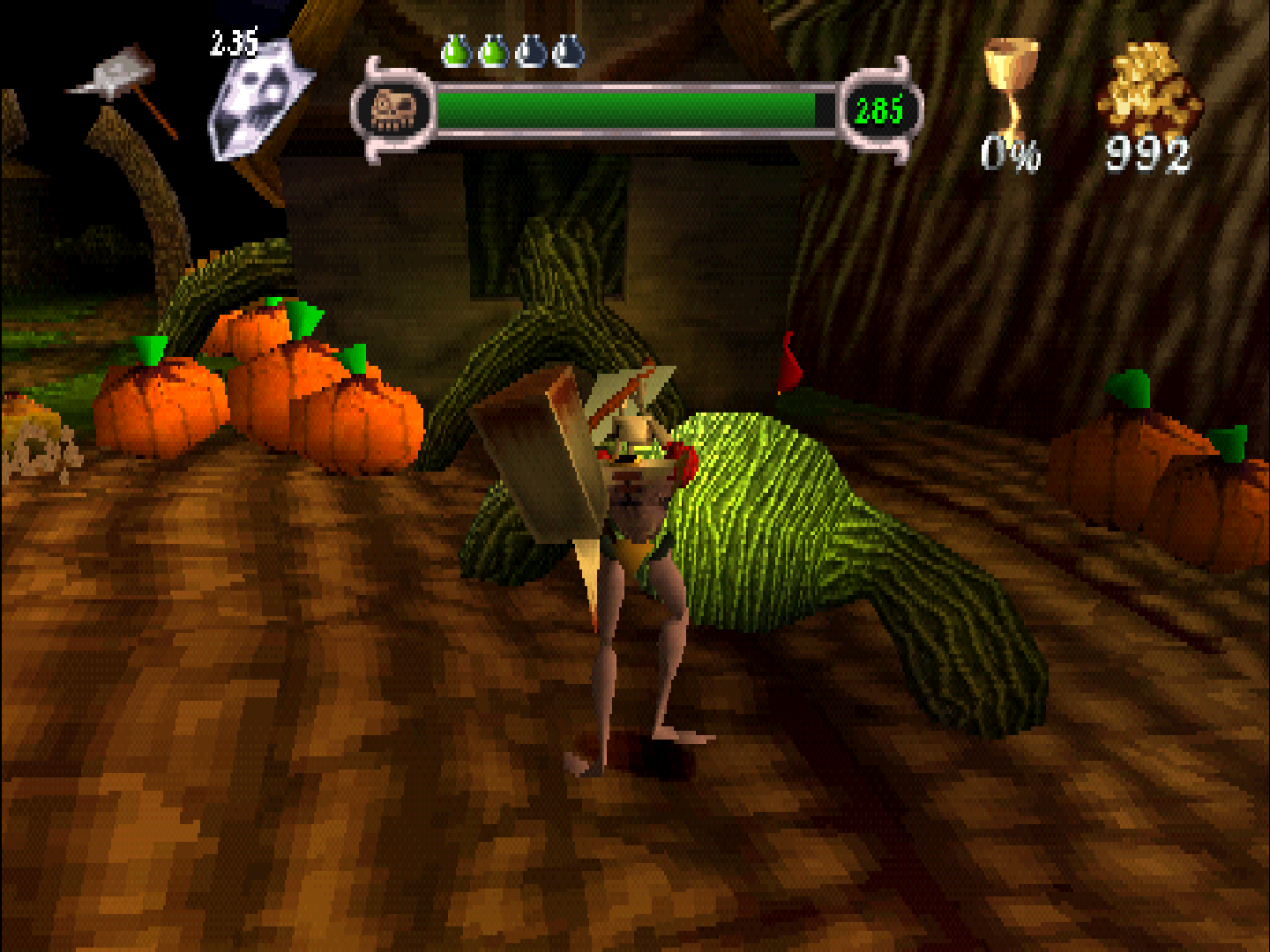Click the first green life bottle
Image resolution: width=1270 pixels, height=952 pixels.
coord(456,51)
